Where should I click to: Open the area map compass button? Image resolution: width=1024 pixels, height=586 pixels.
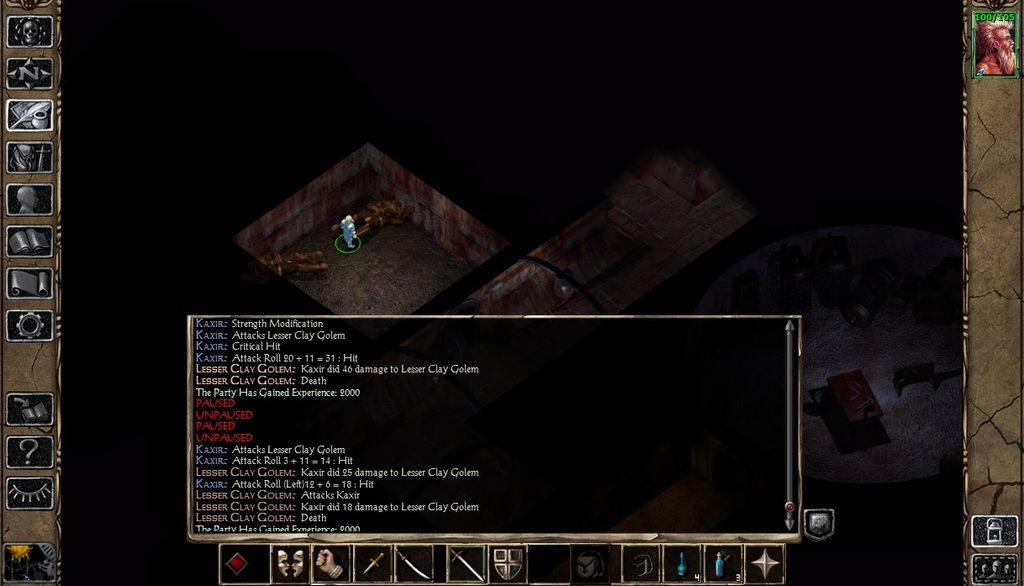pos(30,73)
